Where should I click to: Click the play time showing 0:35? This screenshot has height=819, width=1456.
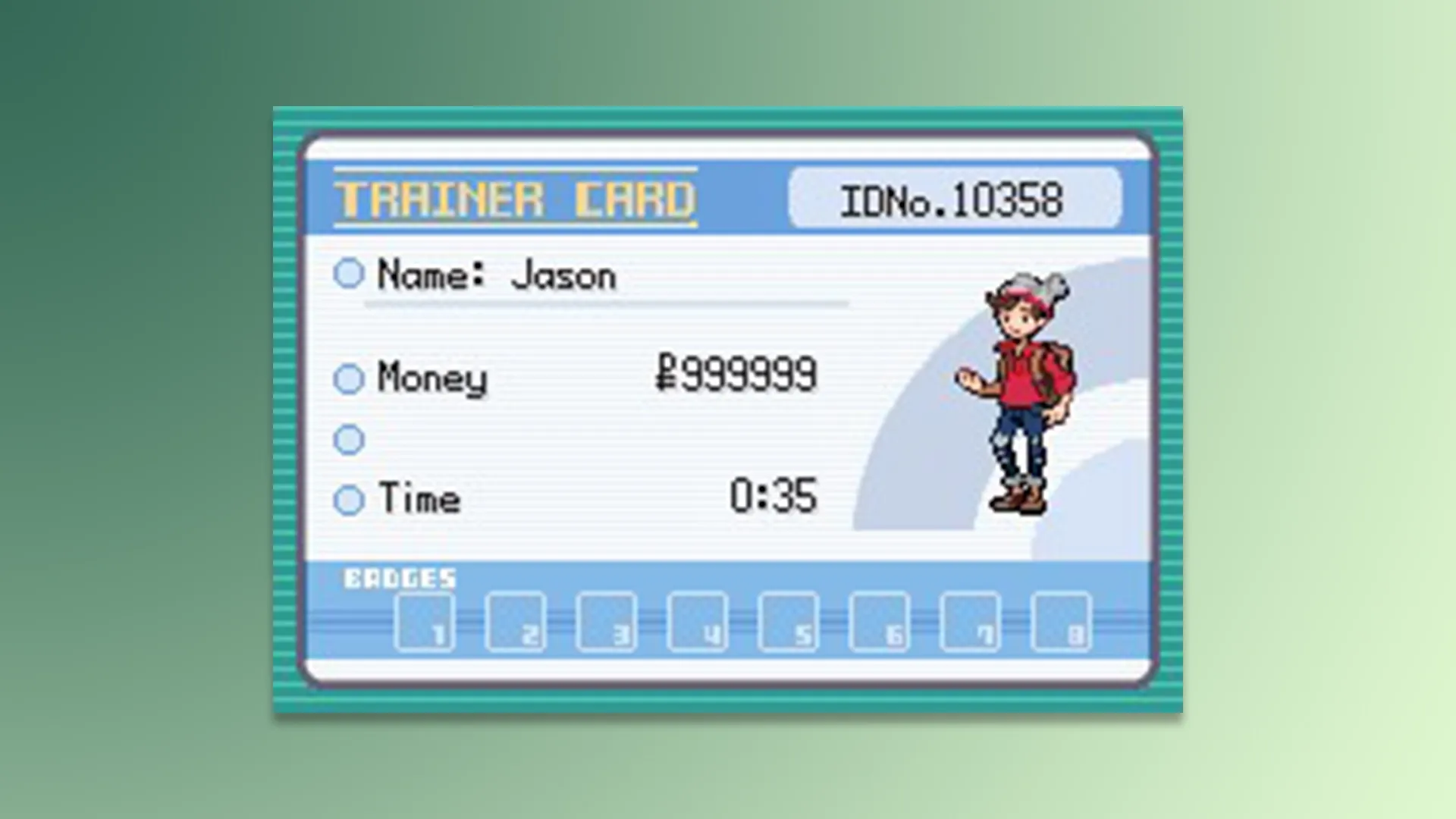coord(773,497)
